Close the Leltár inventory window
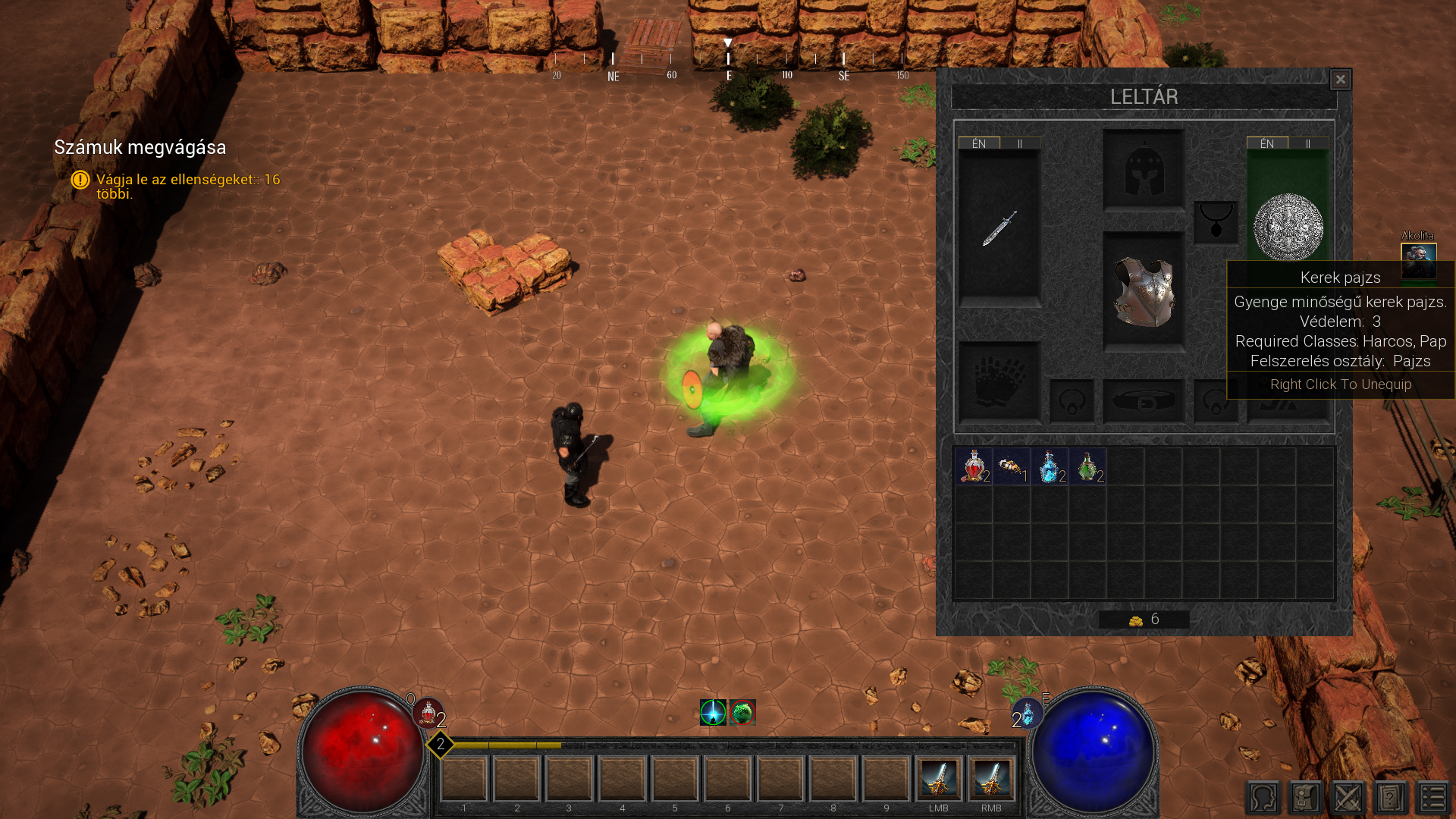 pyautogui.click(x=1340, y=80)
